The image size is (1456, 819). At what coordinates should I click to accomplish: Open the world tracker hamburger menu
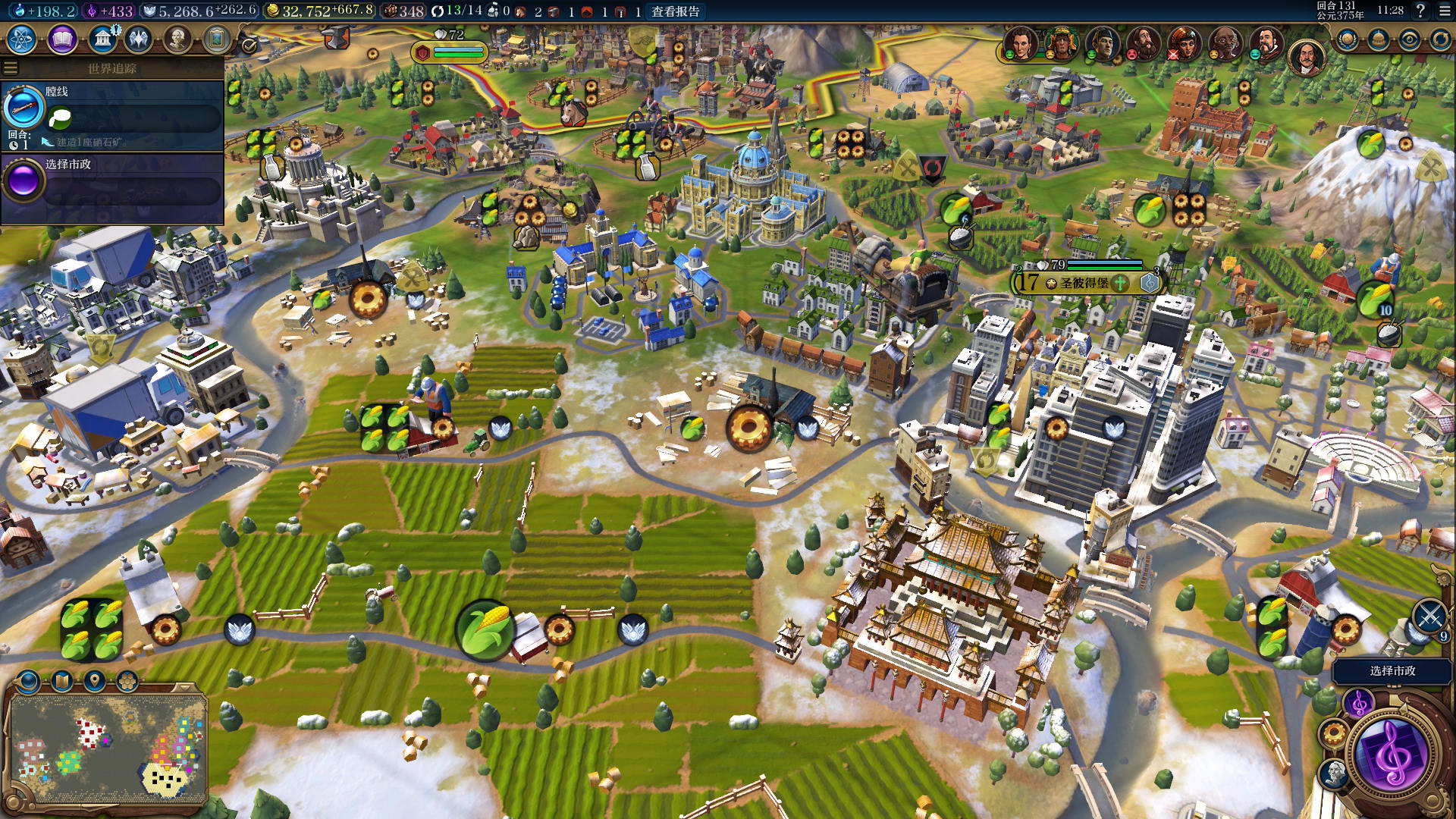pos(11,68)
